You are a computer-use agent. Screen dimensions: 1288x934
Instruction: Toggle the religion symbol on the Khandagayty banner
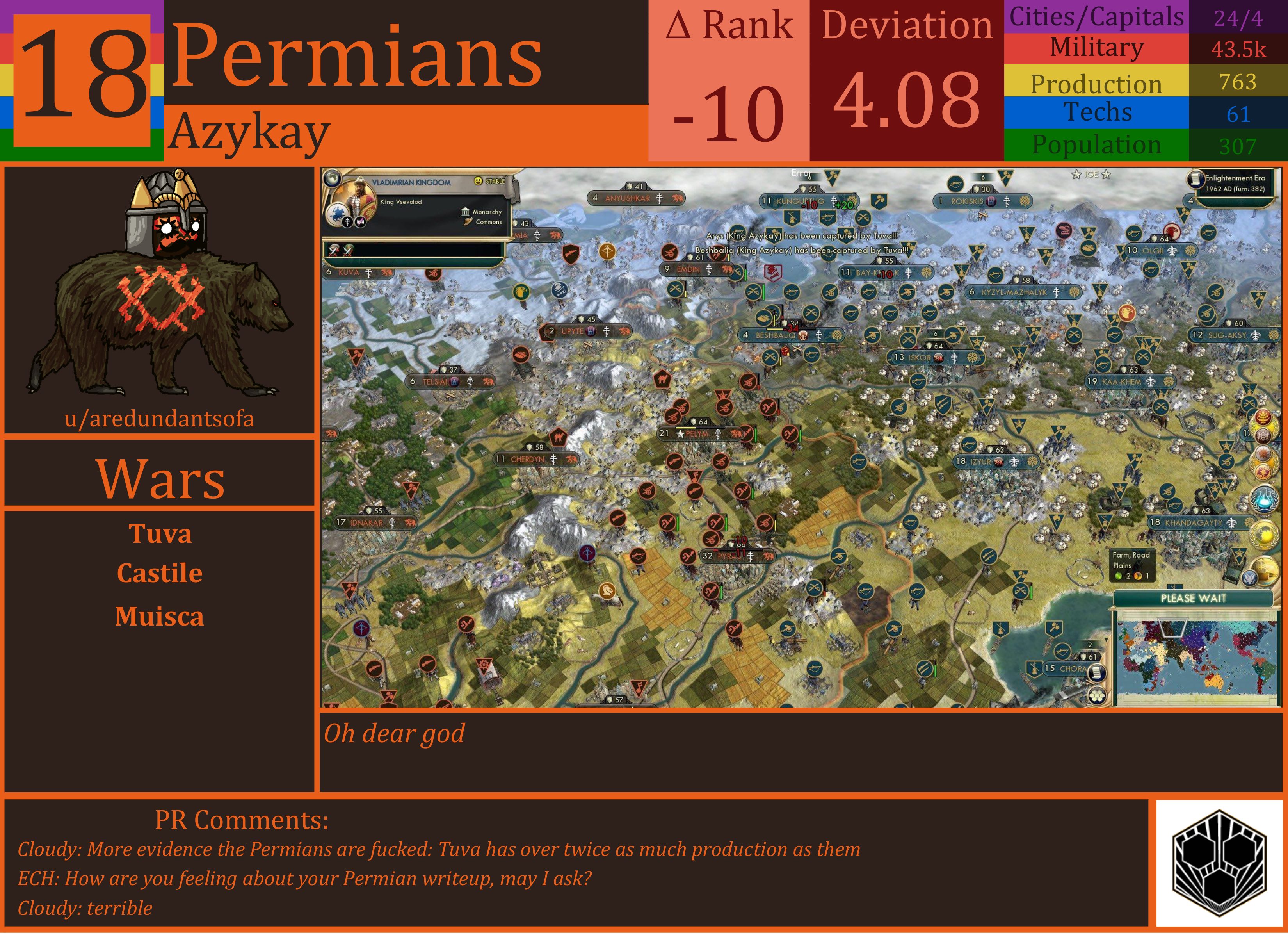pos(1232,524)
